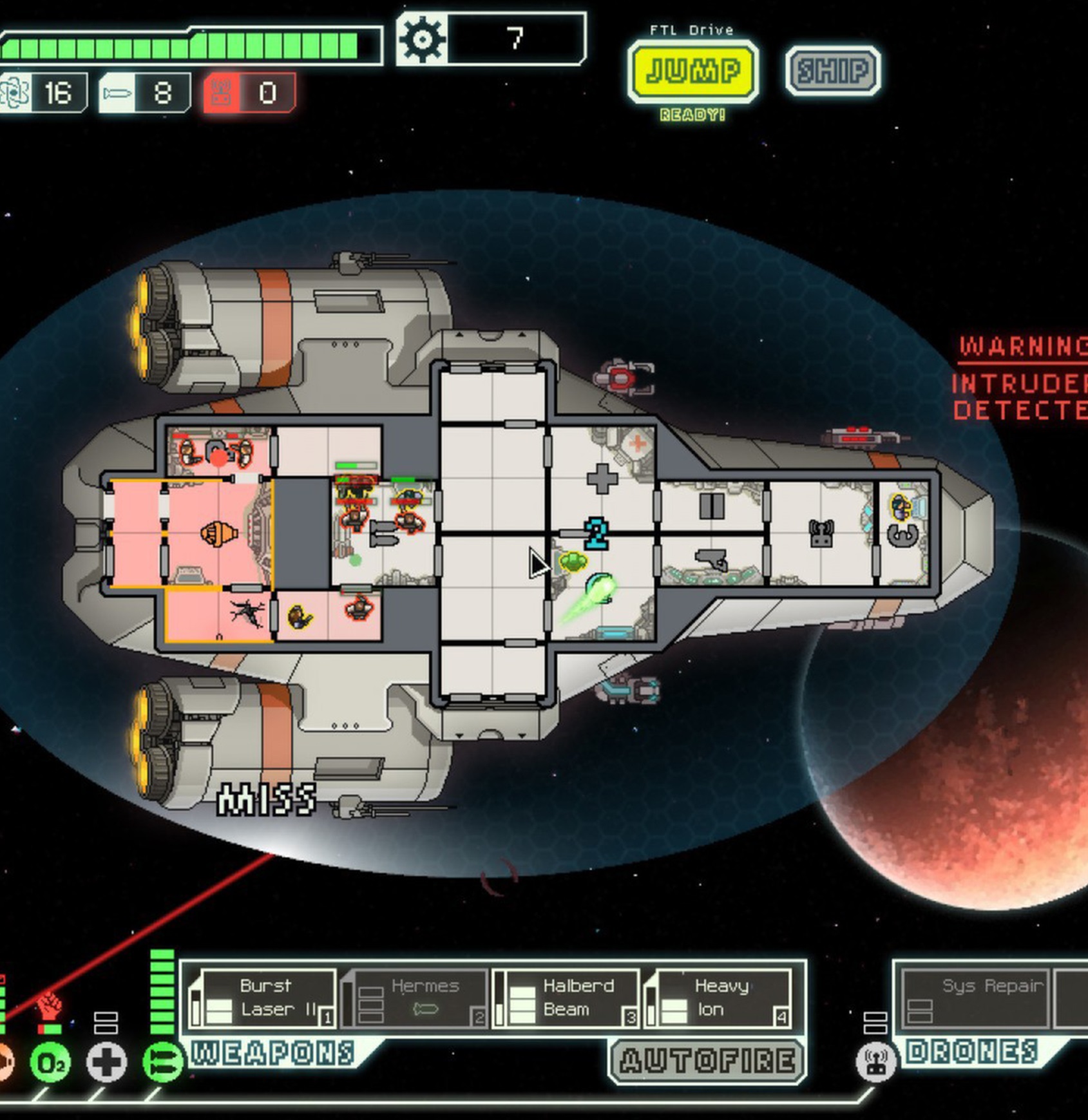Toggle the AUTOFIRE button

click(x=707, y=1061)
